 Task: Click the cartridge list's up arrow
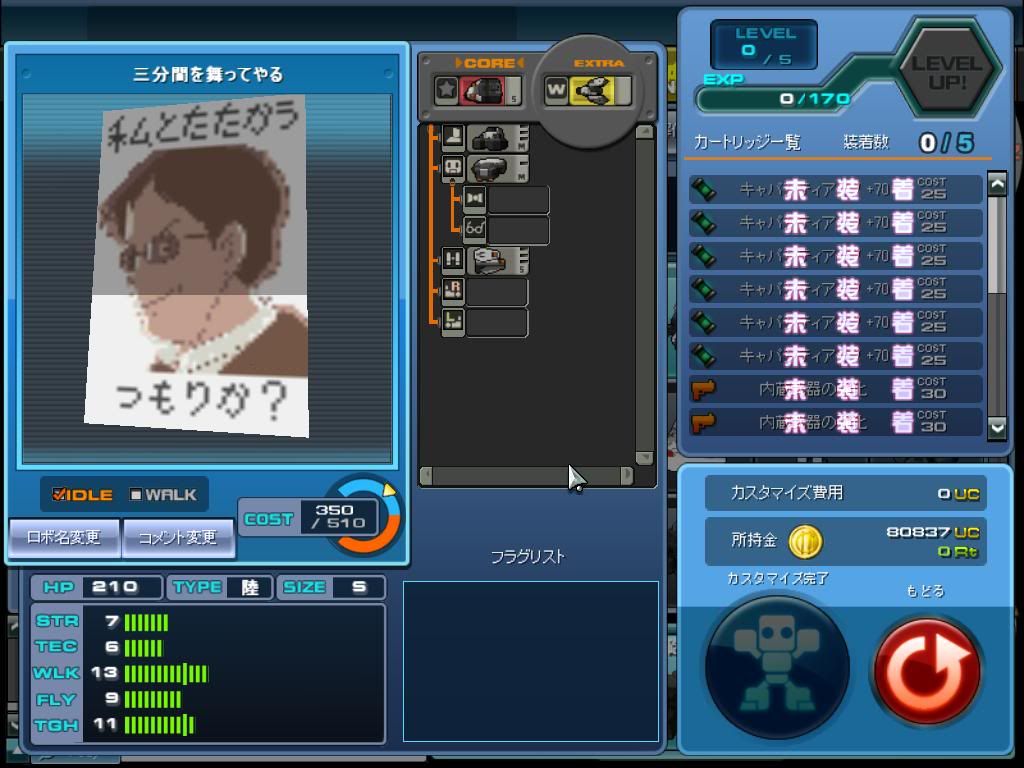(x=997, y=184)
